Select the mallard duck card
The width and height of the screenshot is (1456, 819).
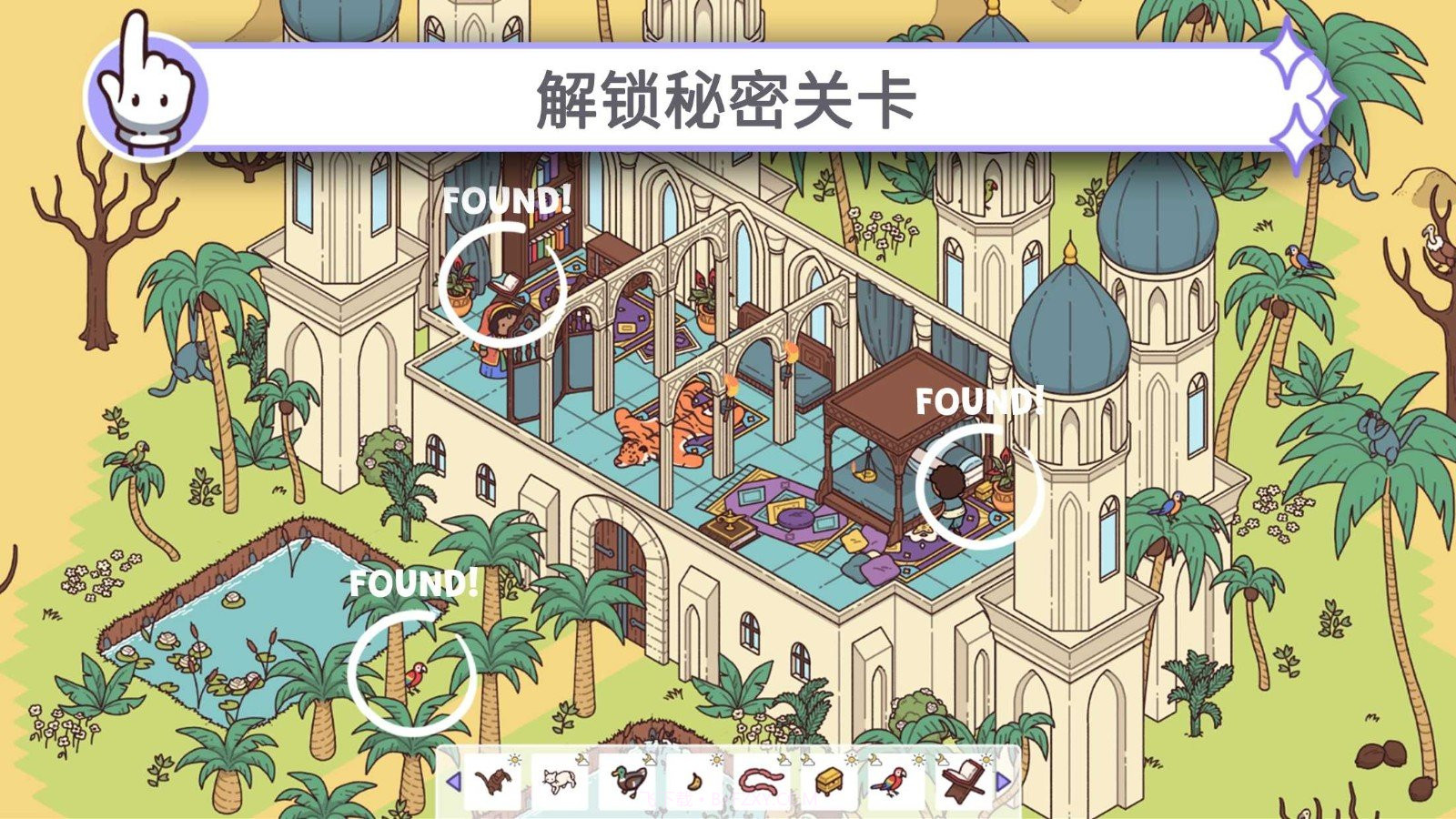tap(629, 781)
